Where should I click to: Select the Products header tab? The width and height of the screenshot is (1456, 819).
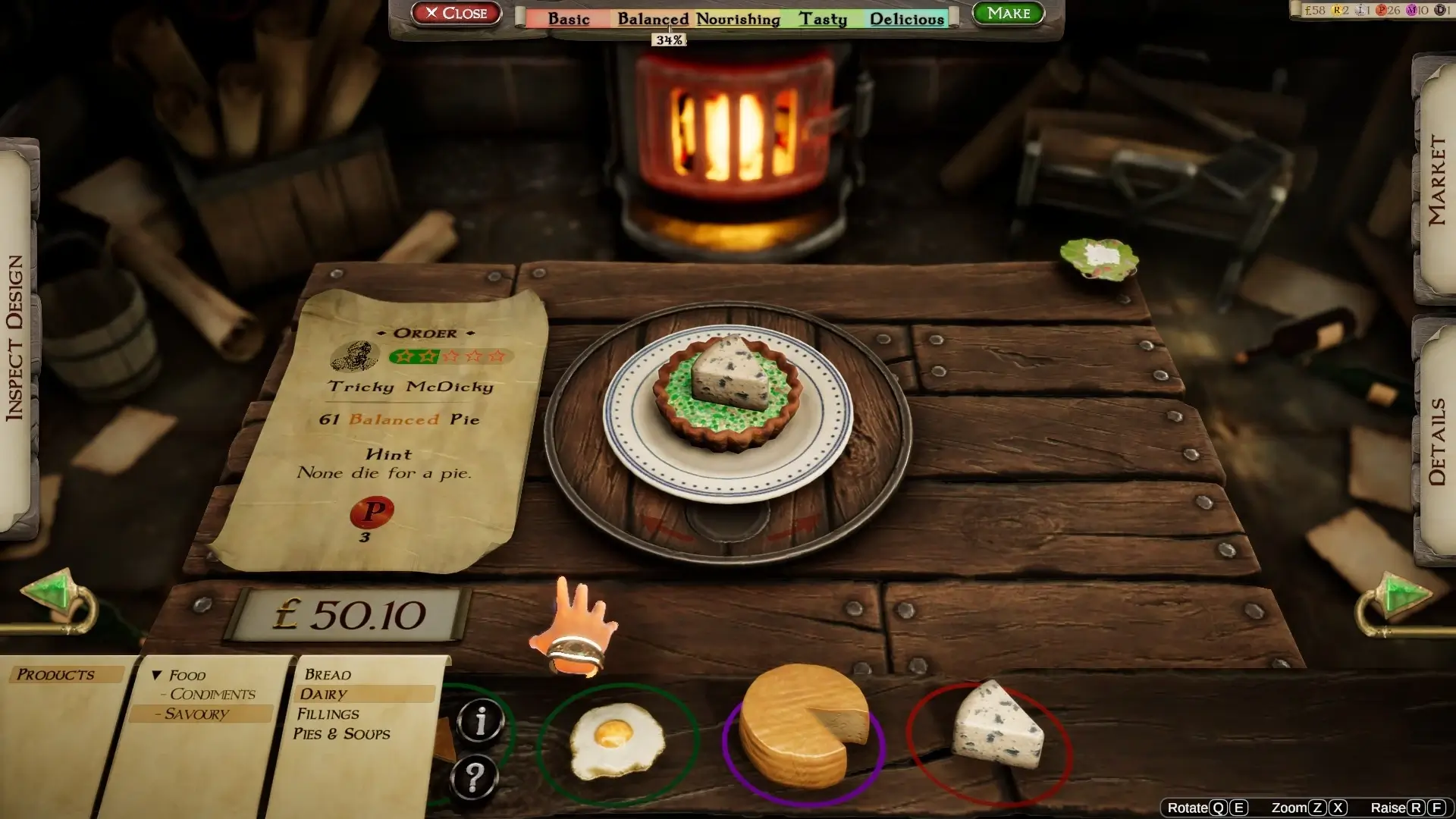pyautogui.click(x=56, y=674)
